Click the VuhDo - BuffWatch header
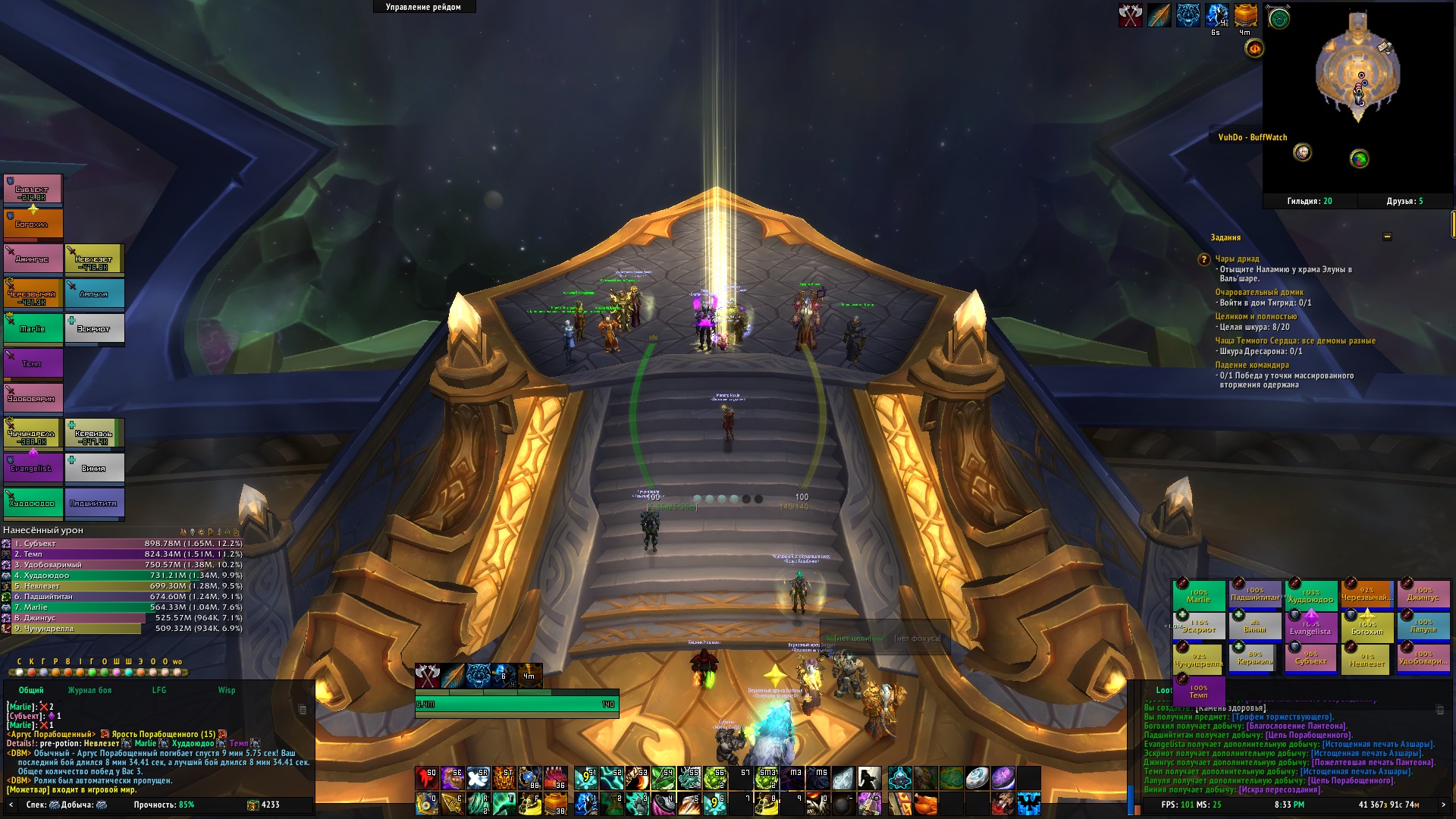The height and width of the screenshot is (819, 1456). (x=1252, y=137)
